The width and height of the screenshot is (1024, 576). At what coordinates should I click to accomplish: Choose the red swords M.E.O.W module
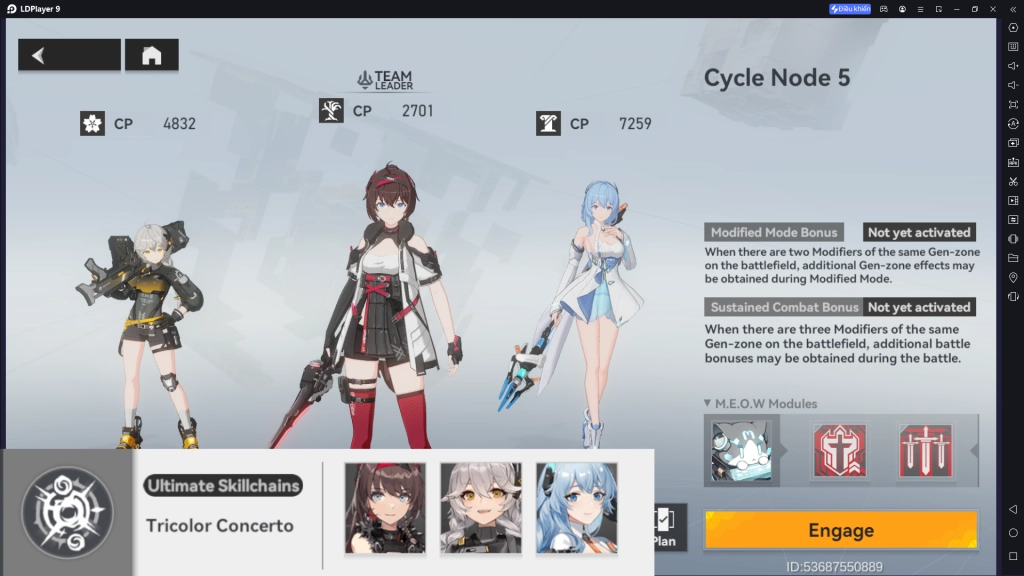pos(925,451)
